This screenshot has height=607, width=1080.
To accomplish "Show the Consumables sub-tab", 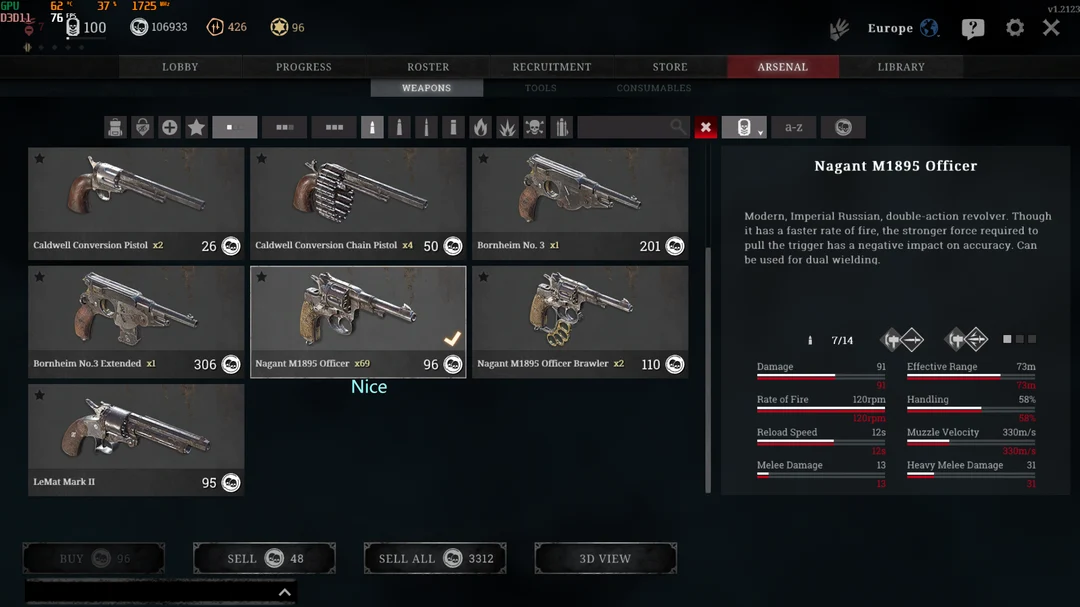I will coord(654,88).
